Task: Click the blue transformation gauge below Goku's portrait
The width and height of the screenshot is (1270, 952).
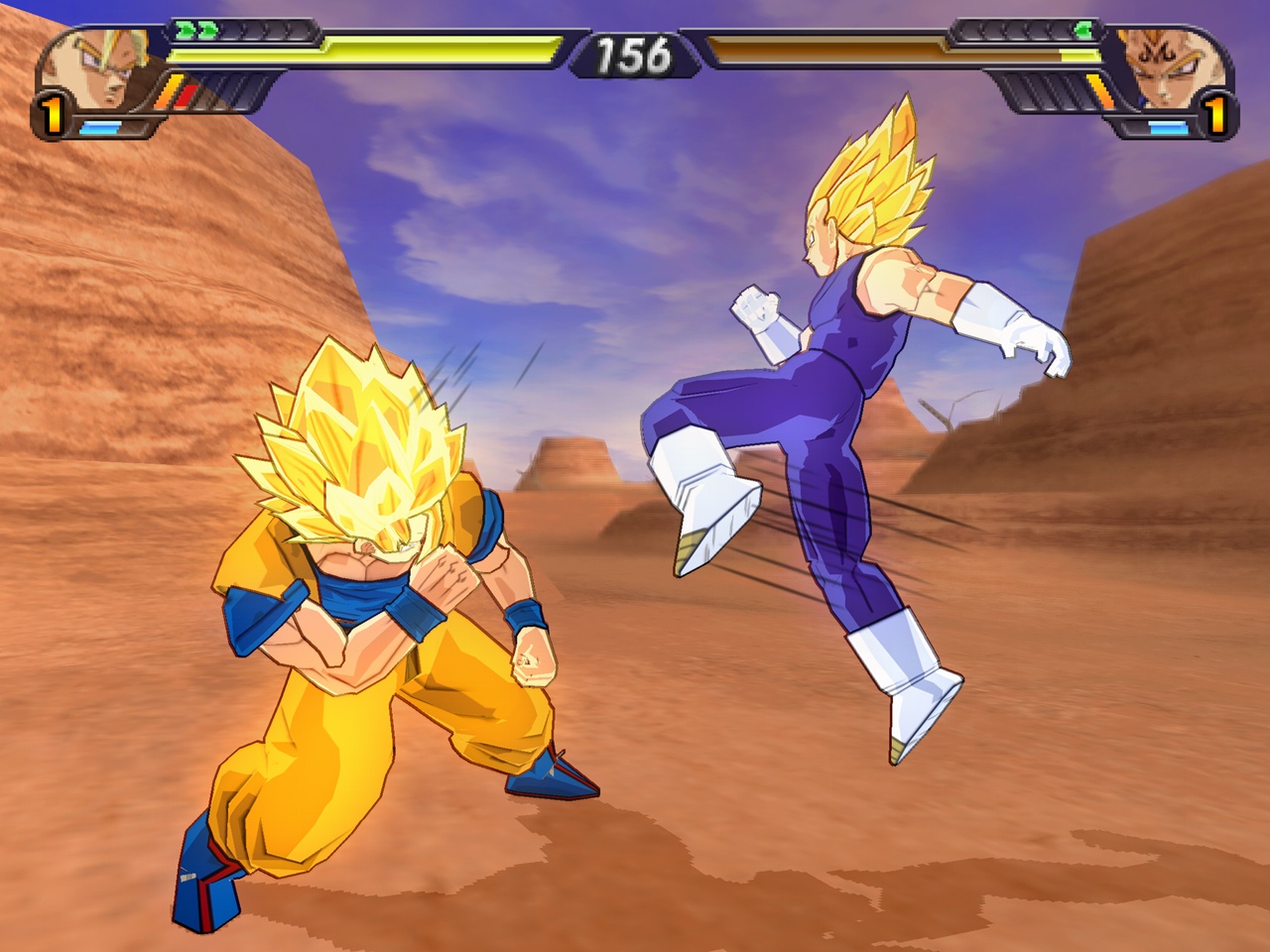Action: [x=99, y=127]
